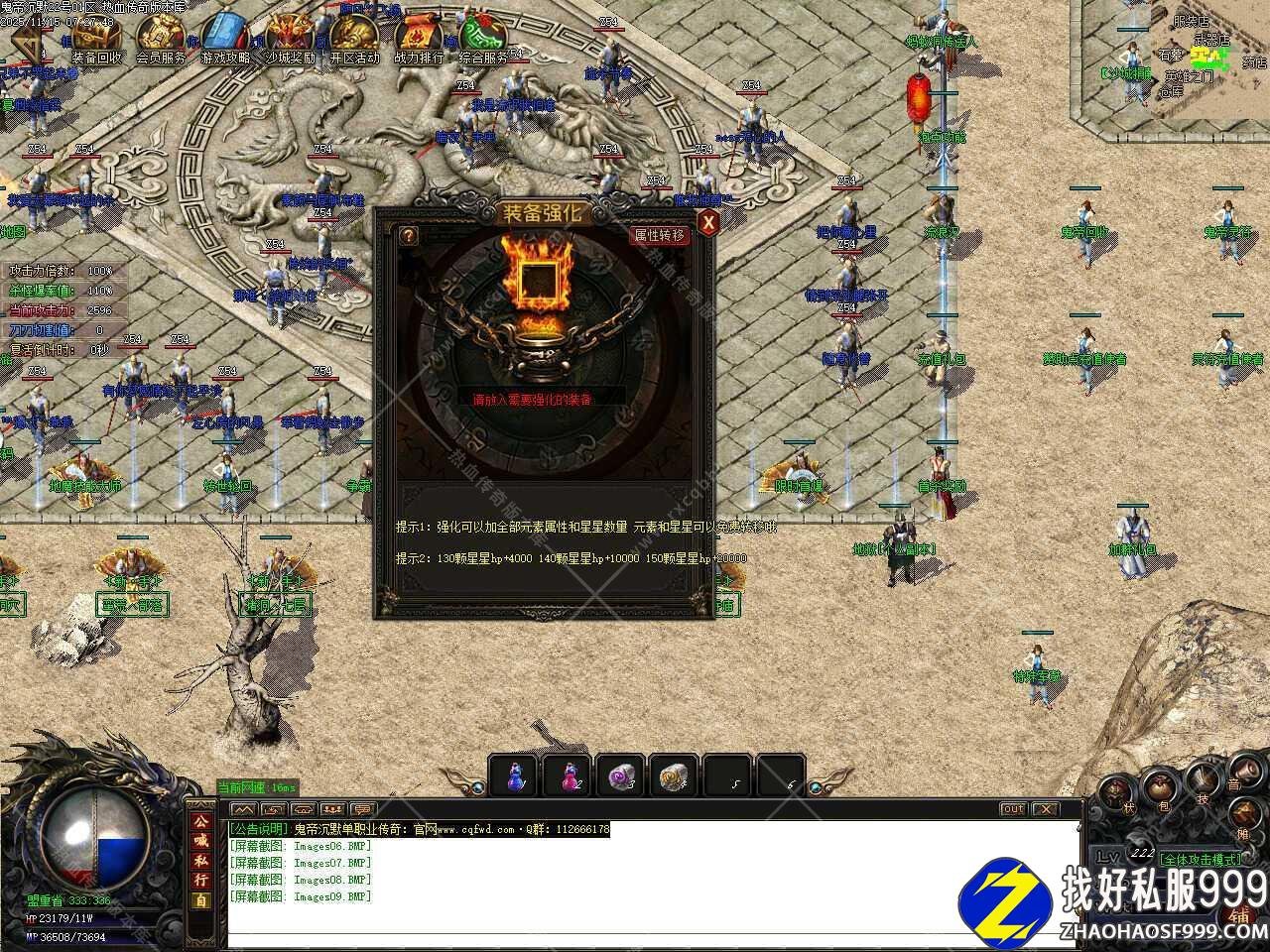Close the 装备强化 enhancement window
Screen dimensions: 1270x952
coord(707,223)
